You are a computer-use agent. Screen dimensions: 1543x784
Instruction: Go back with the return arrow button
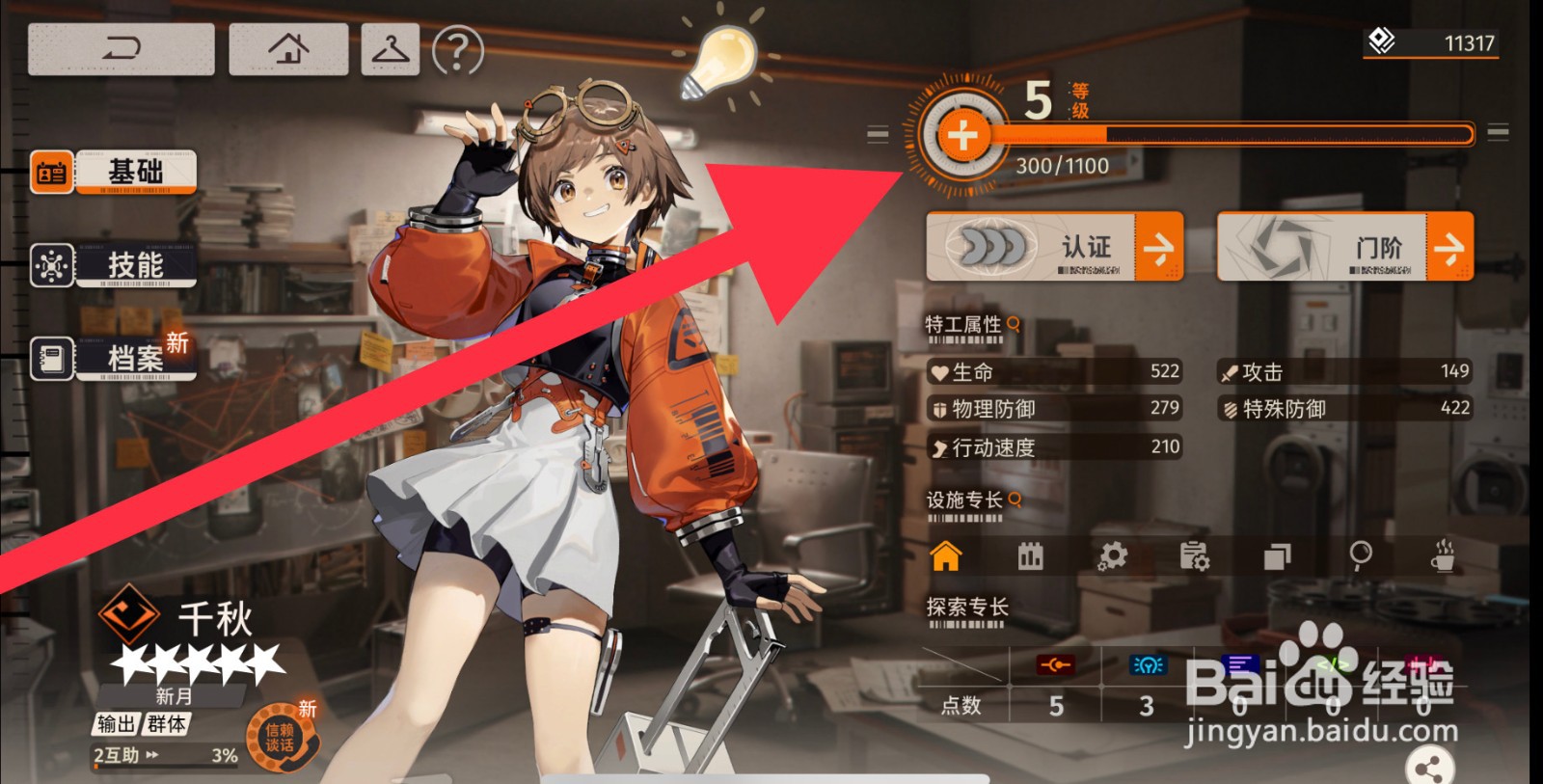pyautogui.click(x=122, y=48)
